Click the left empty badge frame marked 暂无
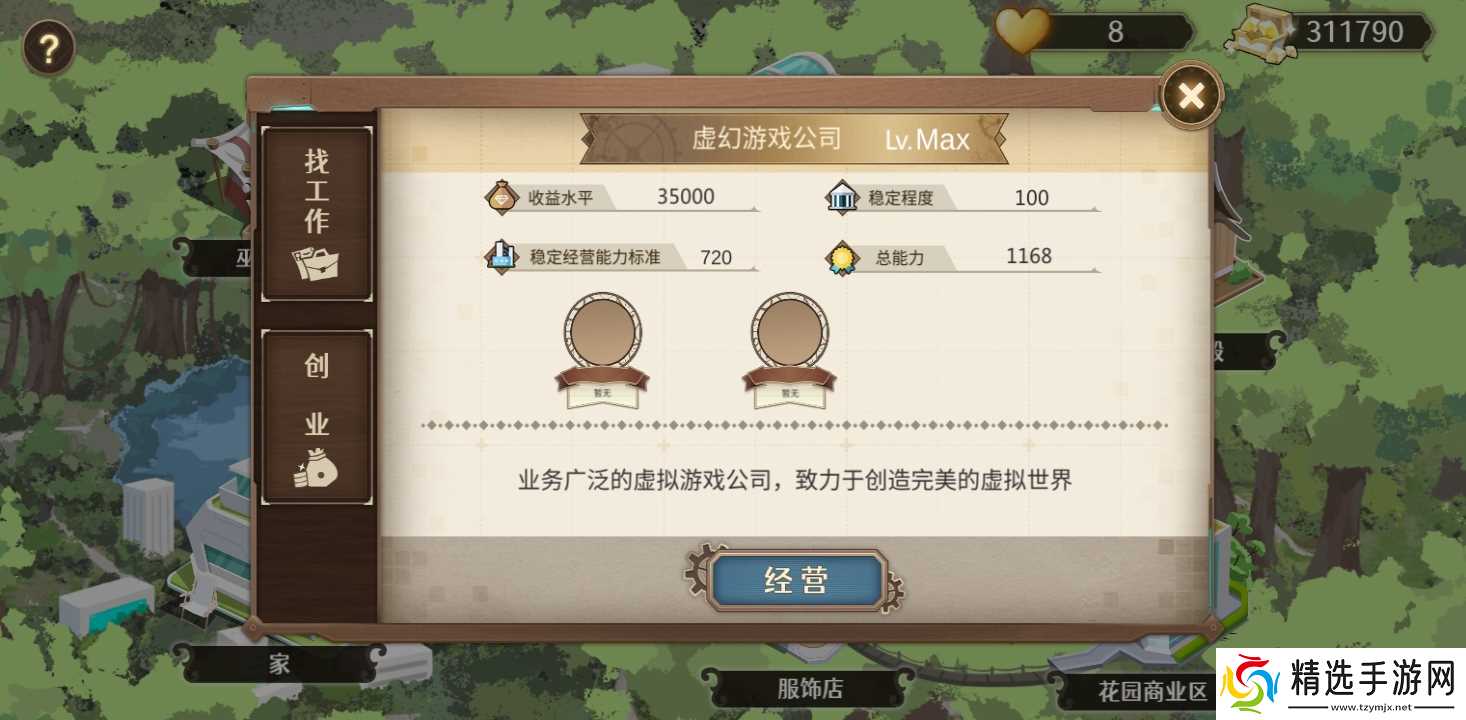This screenshot has height=720, width=1466. 601,336
